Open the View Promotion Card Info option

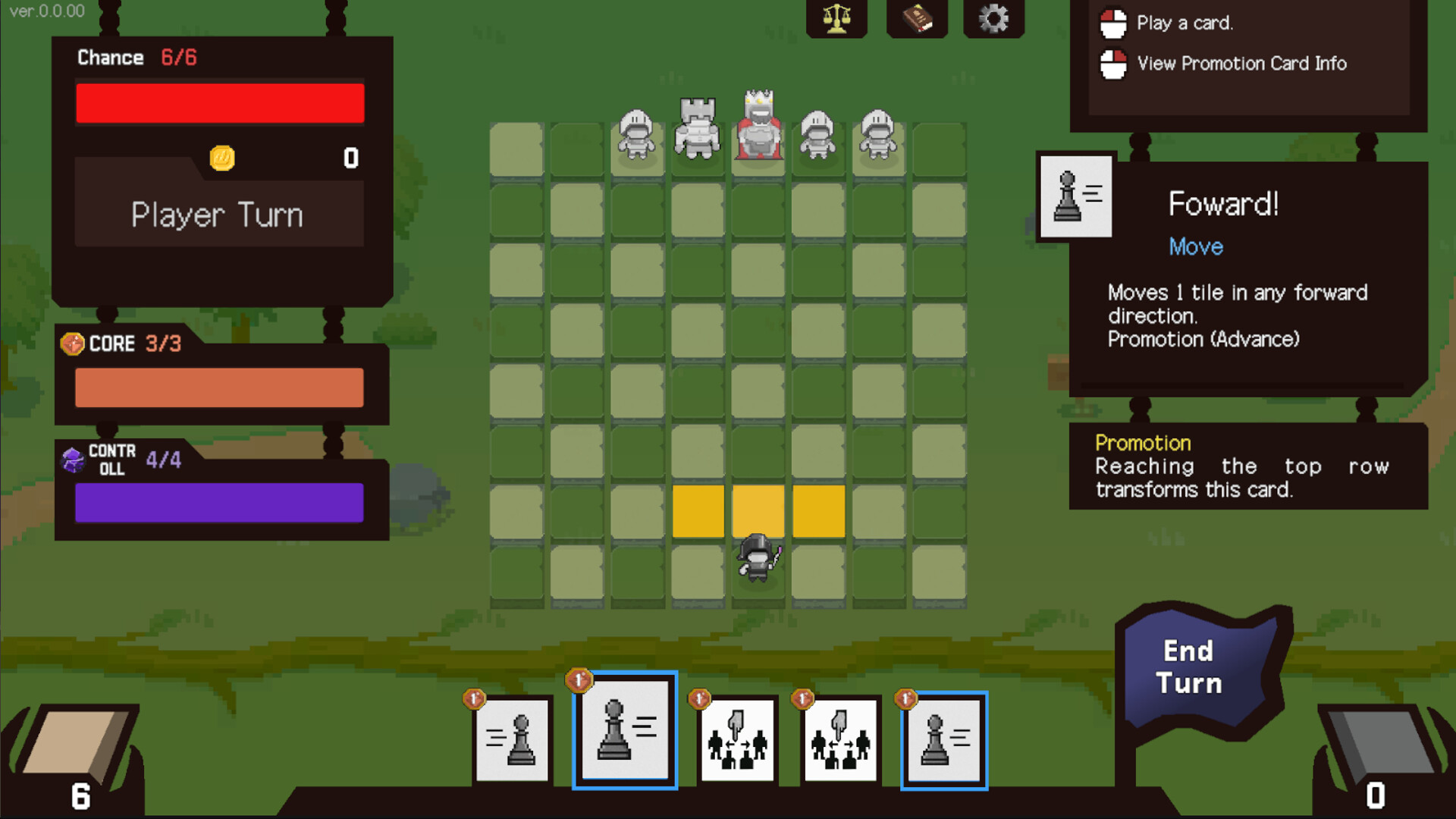coord(1241,64)
